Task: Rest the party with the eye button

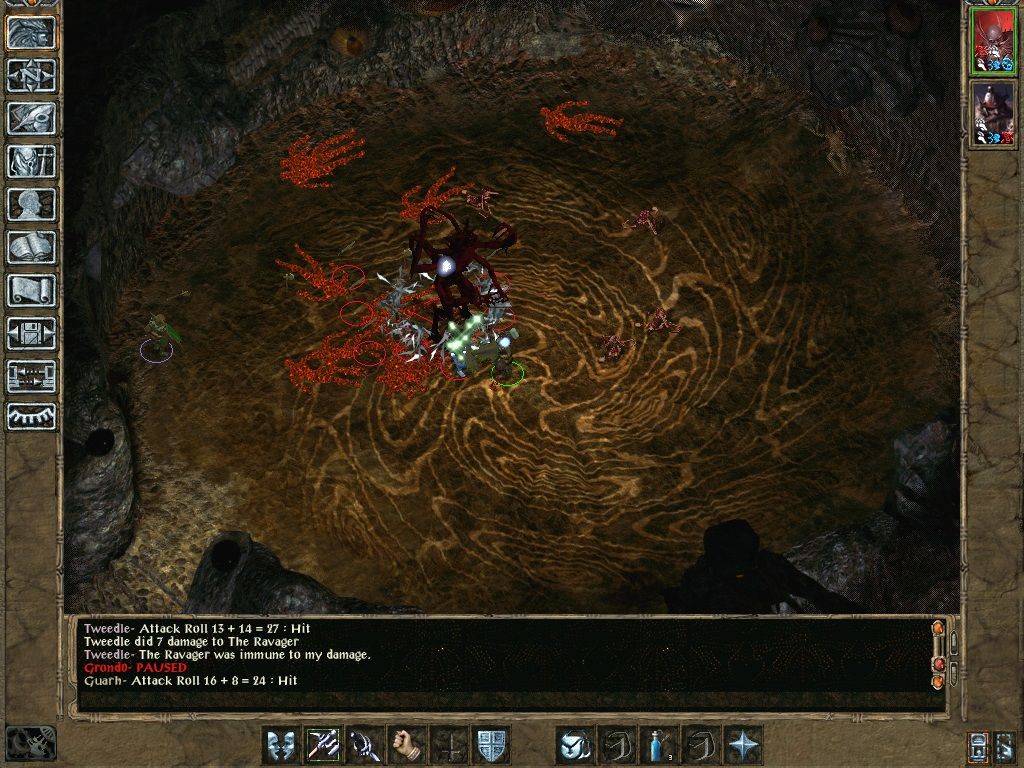Action: [31, 416]
